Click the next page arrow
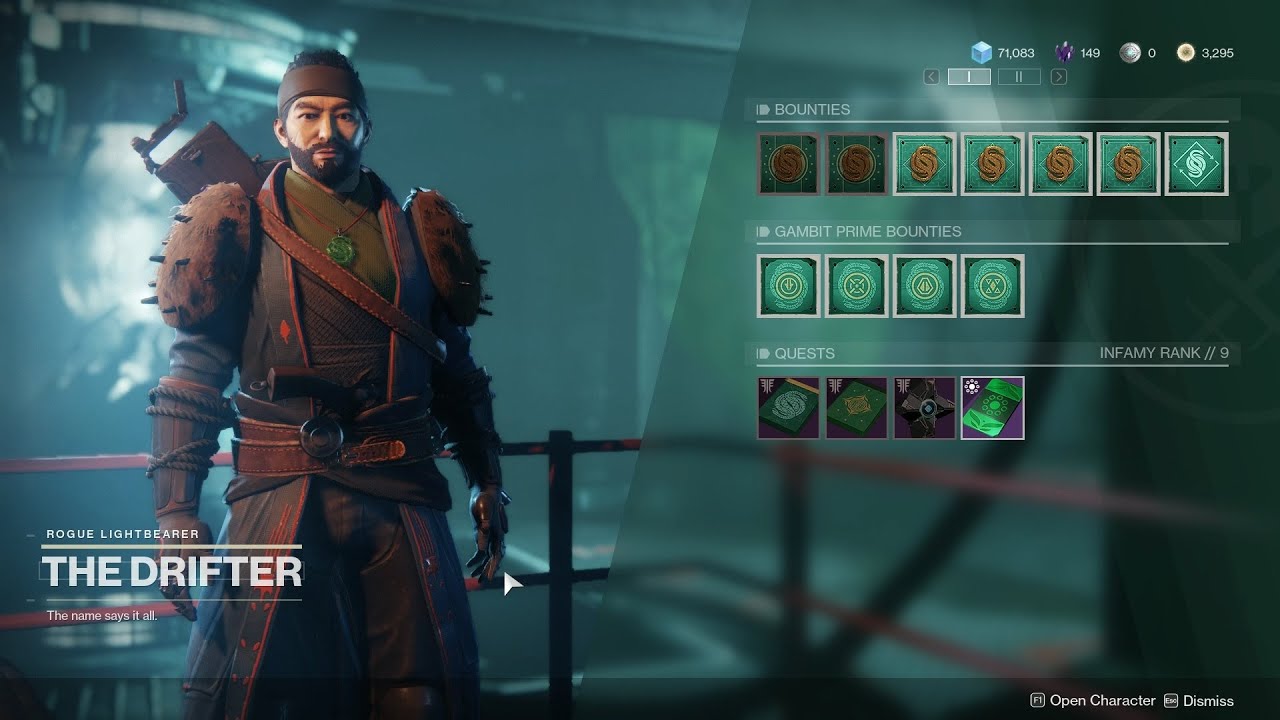1280x720 pixels. pos(1058,77)
